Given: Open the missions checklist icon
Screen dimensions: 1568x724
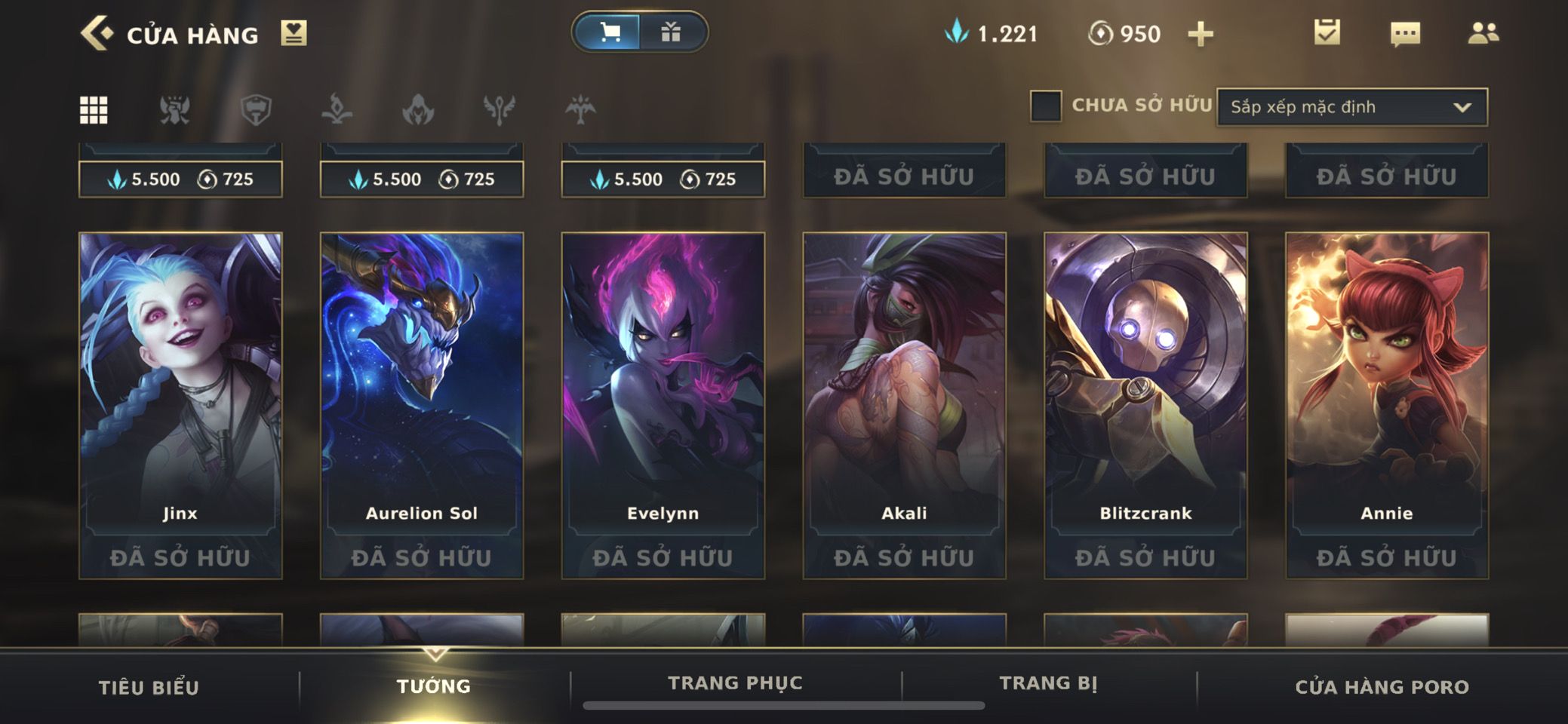Looking at the screenshot, I should click(x=1327, y=32).
